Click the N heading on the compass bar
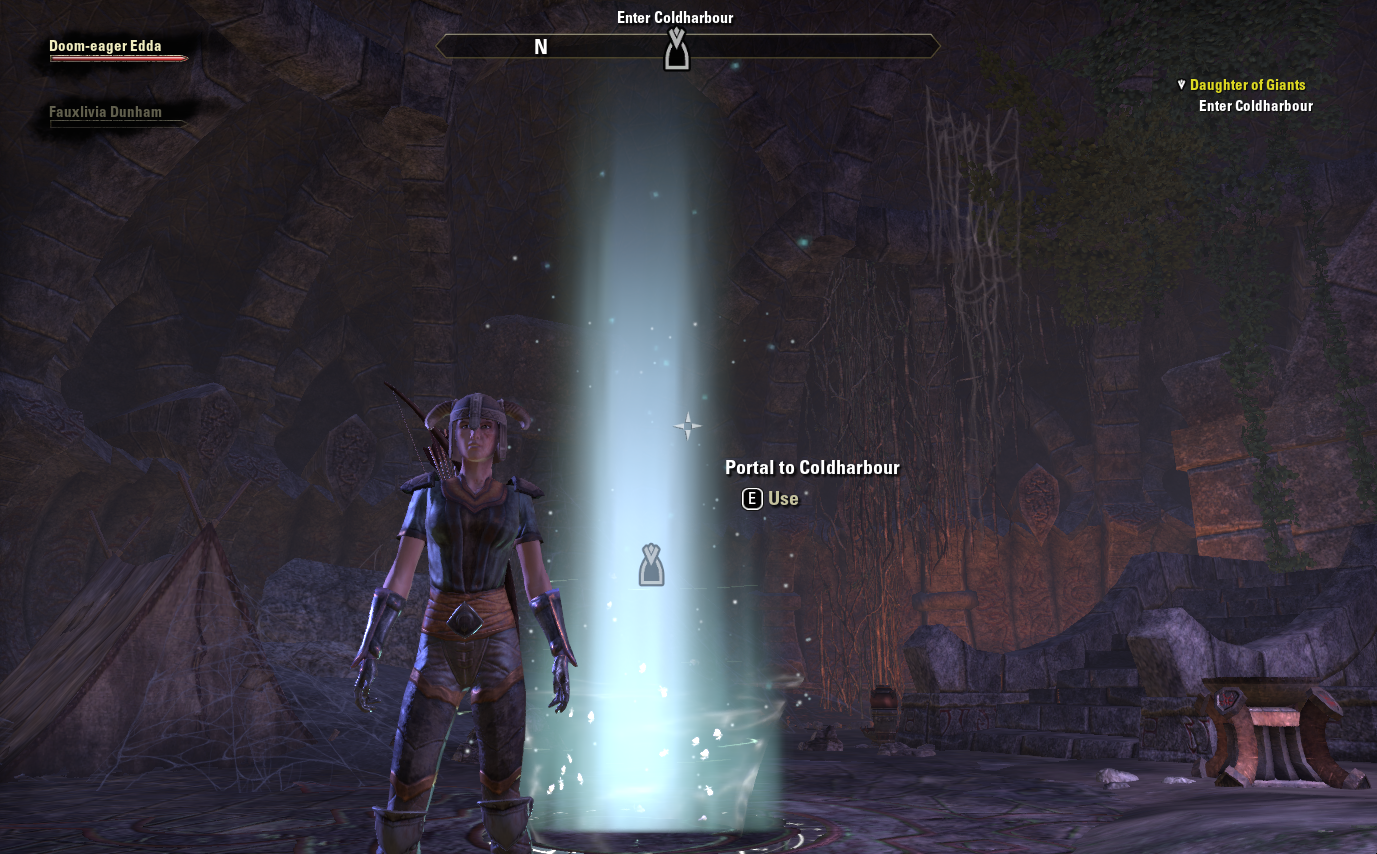Screen dimensions: 1377x854 coord(541,47)
